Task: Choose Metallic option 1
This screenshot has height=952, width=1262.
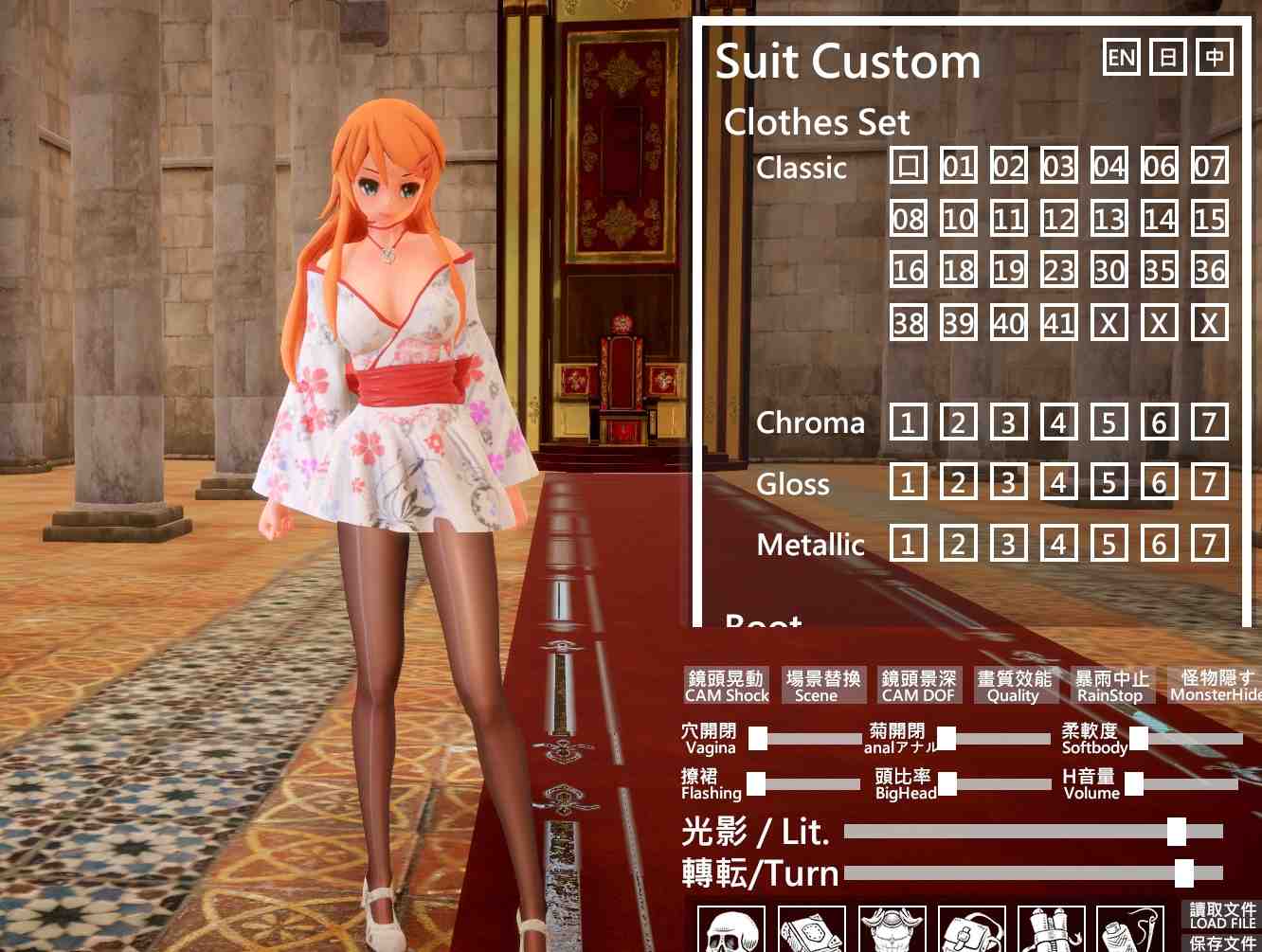Action: coord(909,544)
